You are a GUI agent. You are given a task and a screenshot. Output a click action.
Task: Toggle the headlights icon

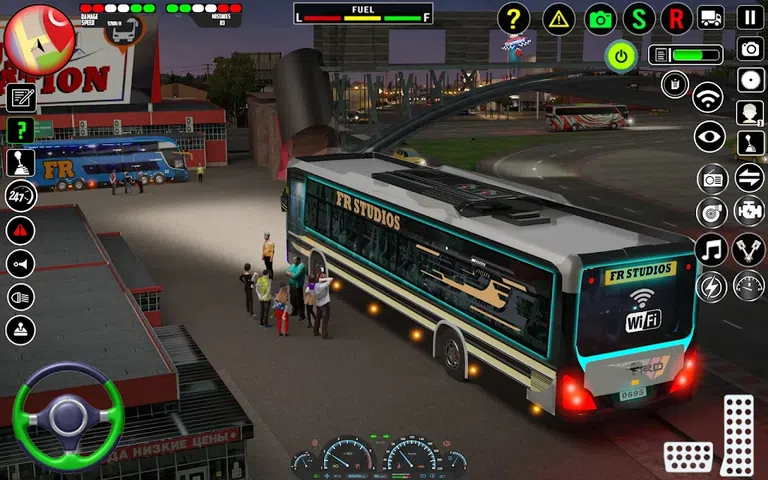point(20,297)
